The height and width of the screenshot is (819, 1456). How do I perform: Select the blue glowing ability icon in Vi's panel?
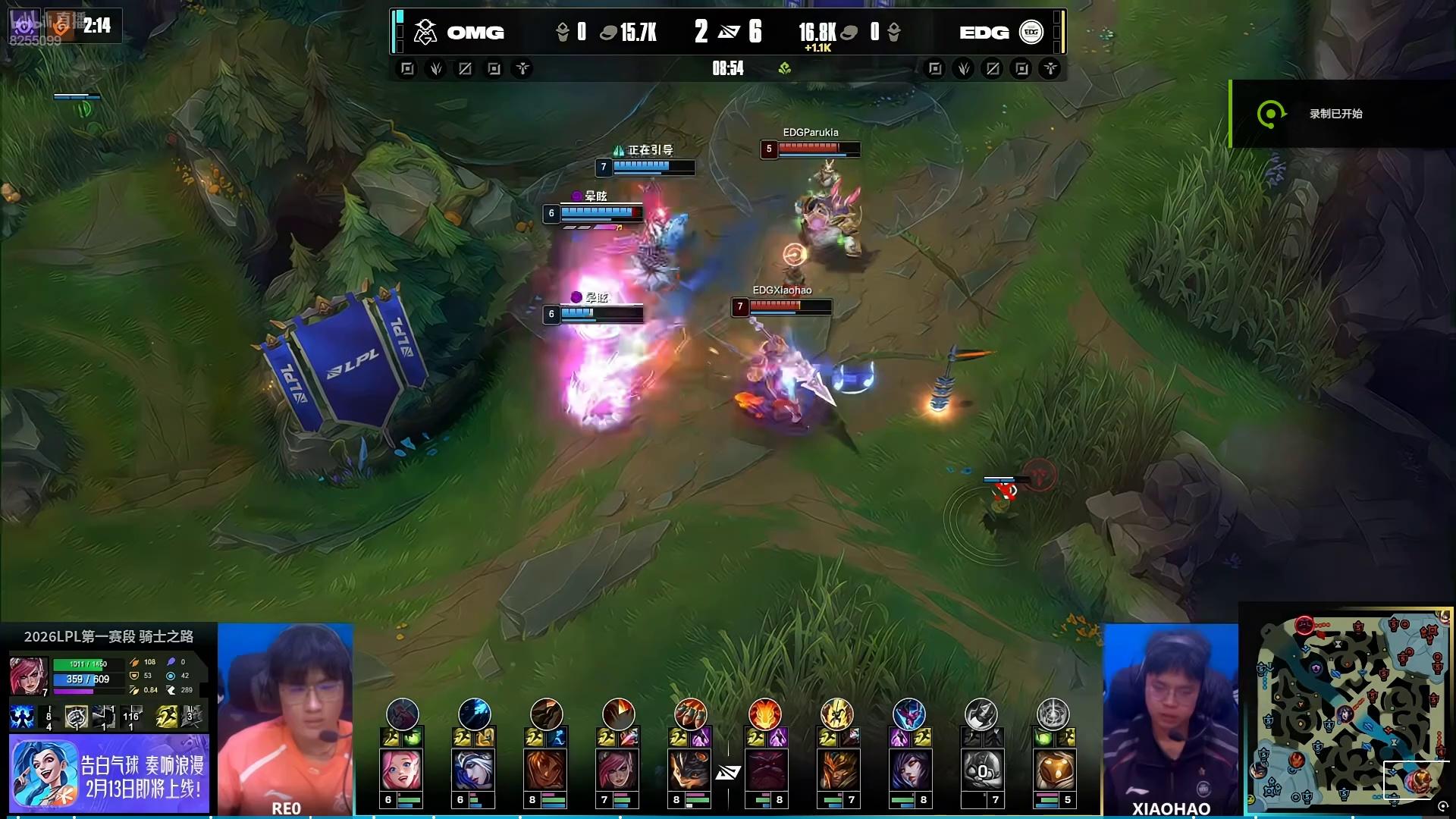click(21, 717)
